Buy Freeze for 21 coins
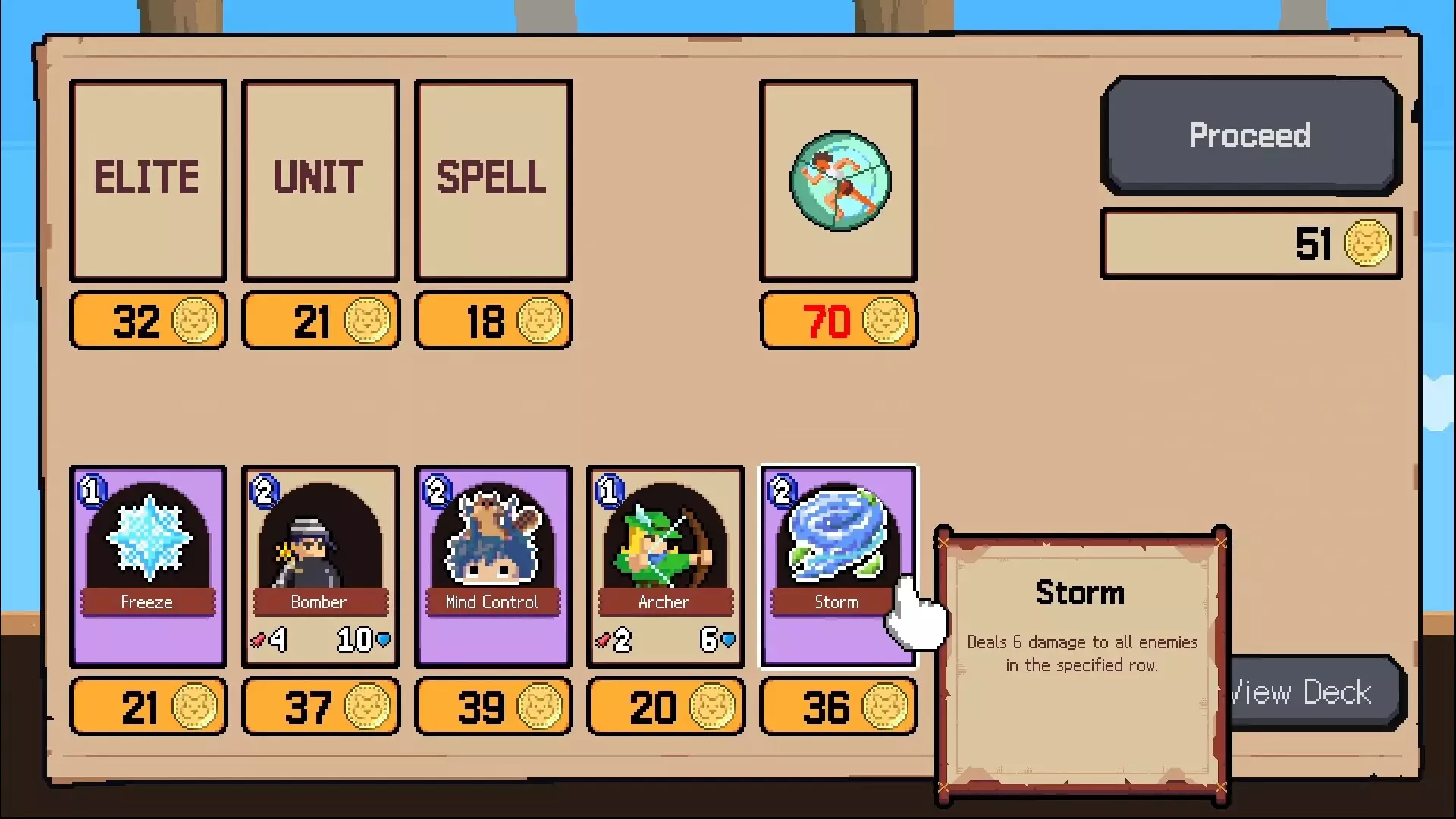This screenshot has height=819, width=1456. tap(148, 706)
